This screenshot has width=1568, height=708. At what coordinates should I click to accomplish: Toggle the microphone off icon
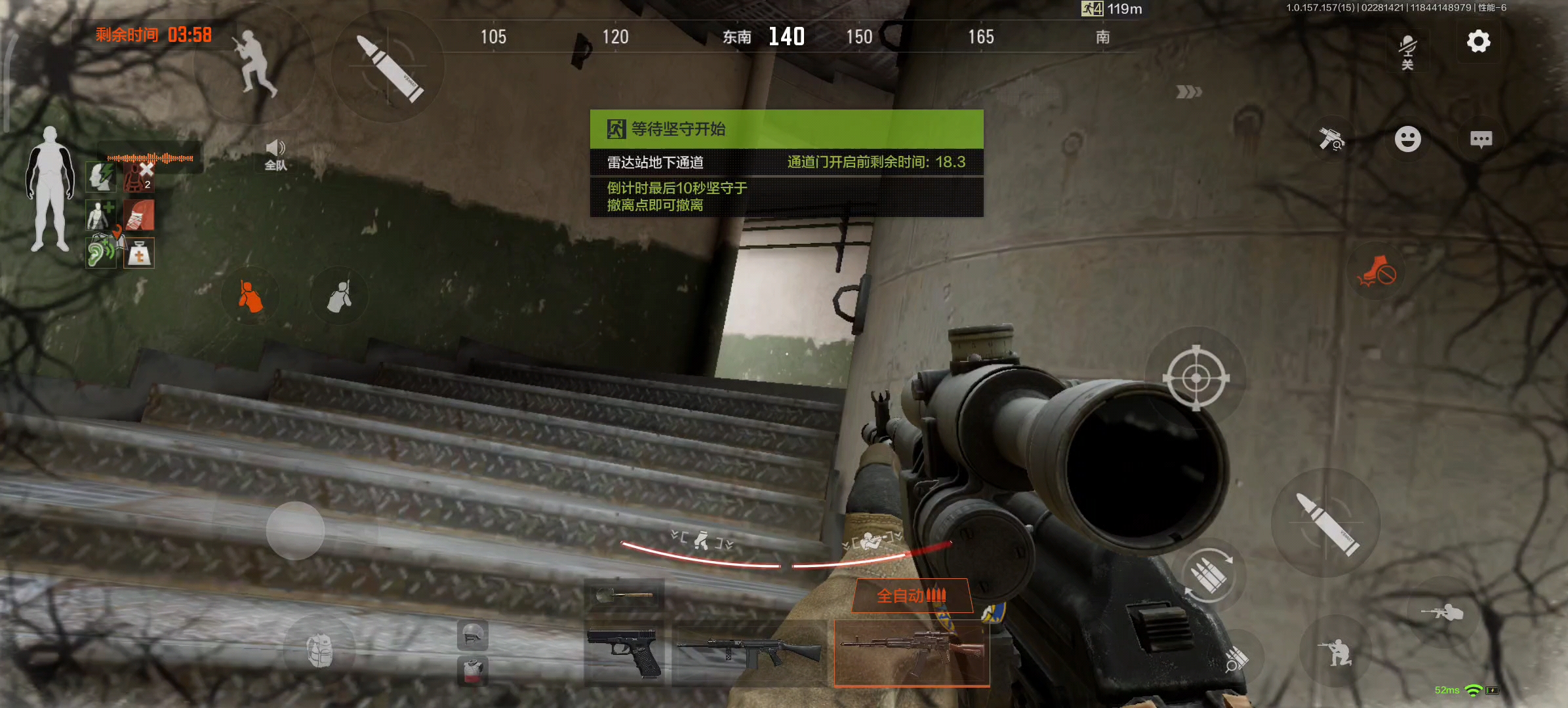1407,50
